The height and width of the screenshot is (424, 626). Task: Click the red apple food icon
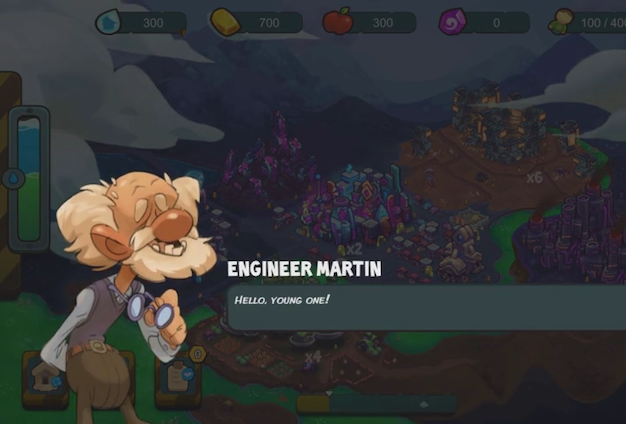click(x=338, y=21)
